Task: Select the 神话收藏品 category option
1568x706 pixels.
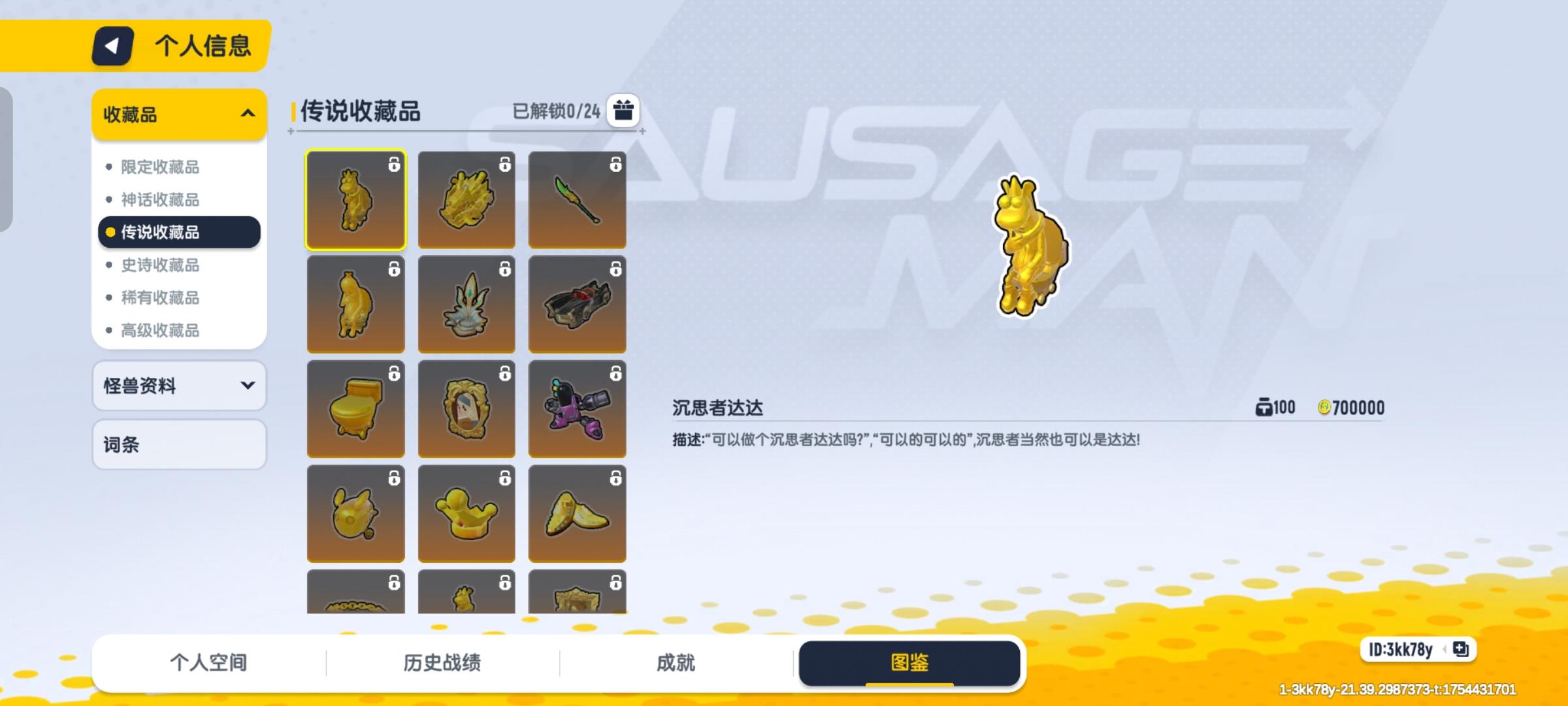Action: tap(161, 200)
